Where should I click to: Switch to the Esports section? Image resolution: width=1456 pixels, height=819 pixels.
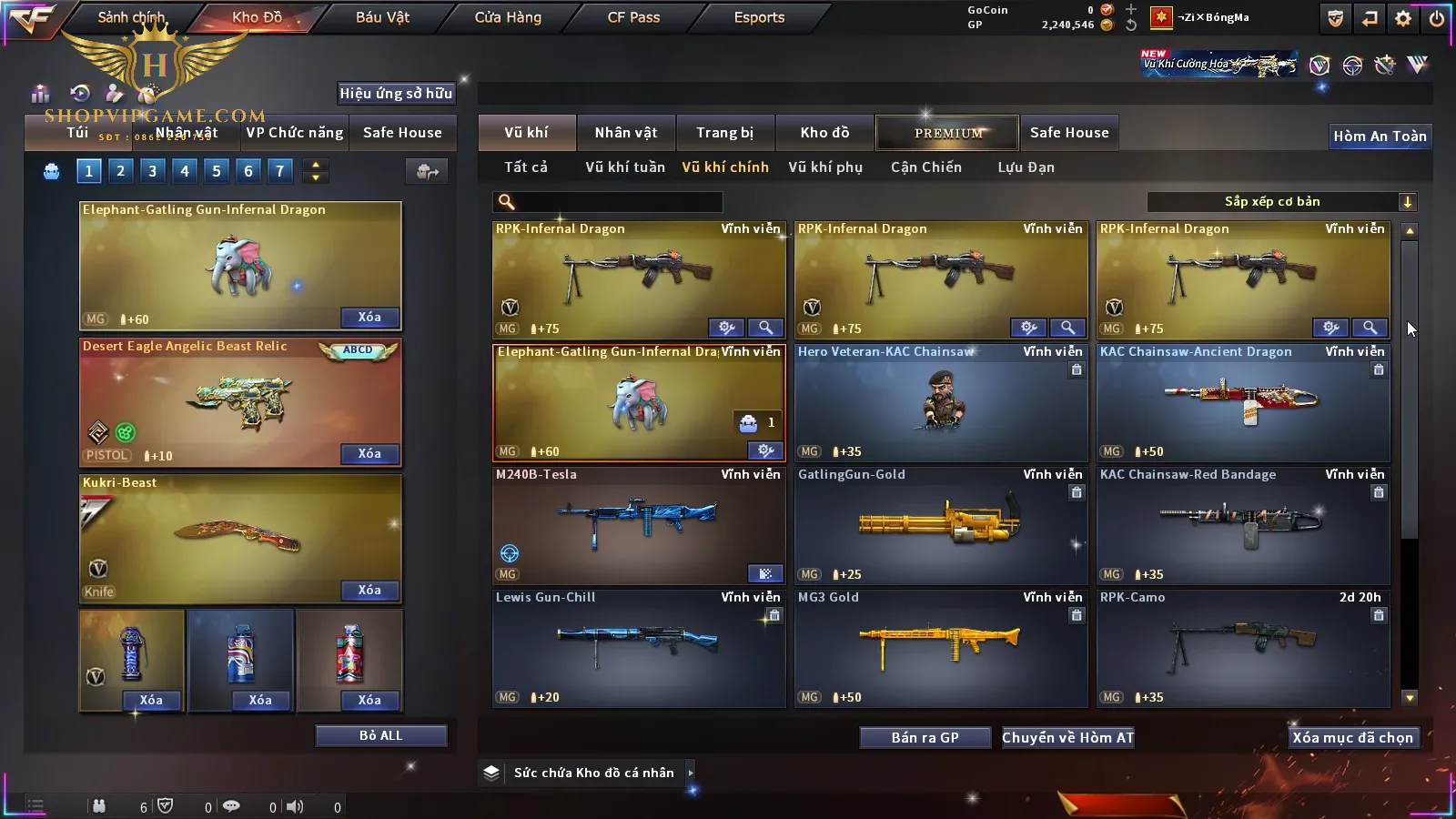point(759,17)
